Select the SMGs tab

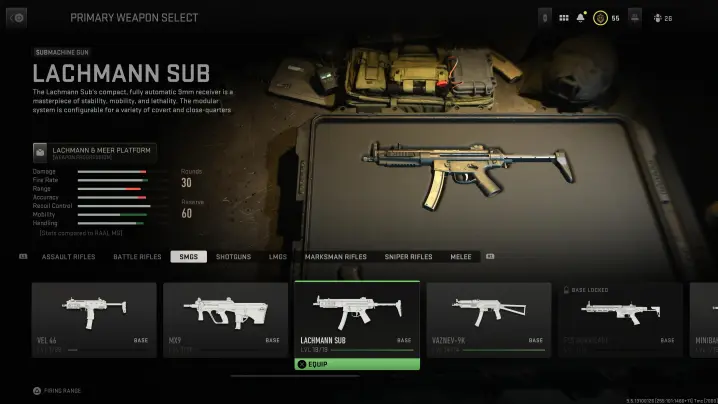[186, 257]
